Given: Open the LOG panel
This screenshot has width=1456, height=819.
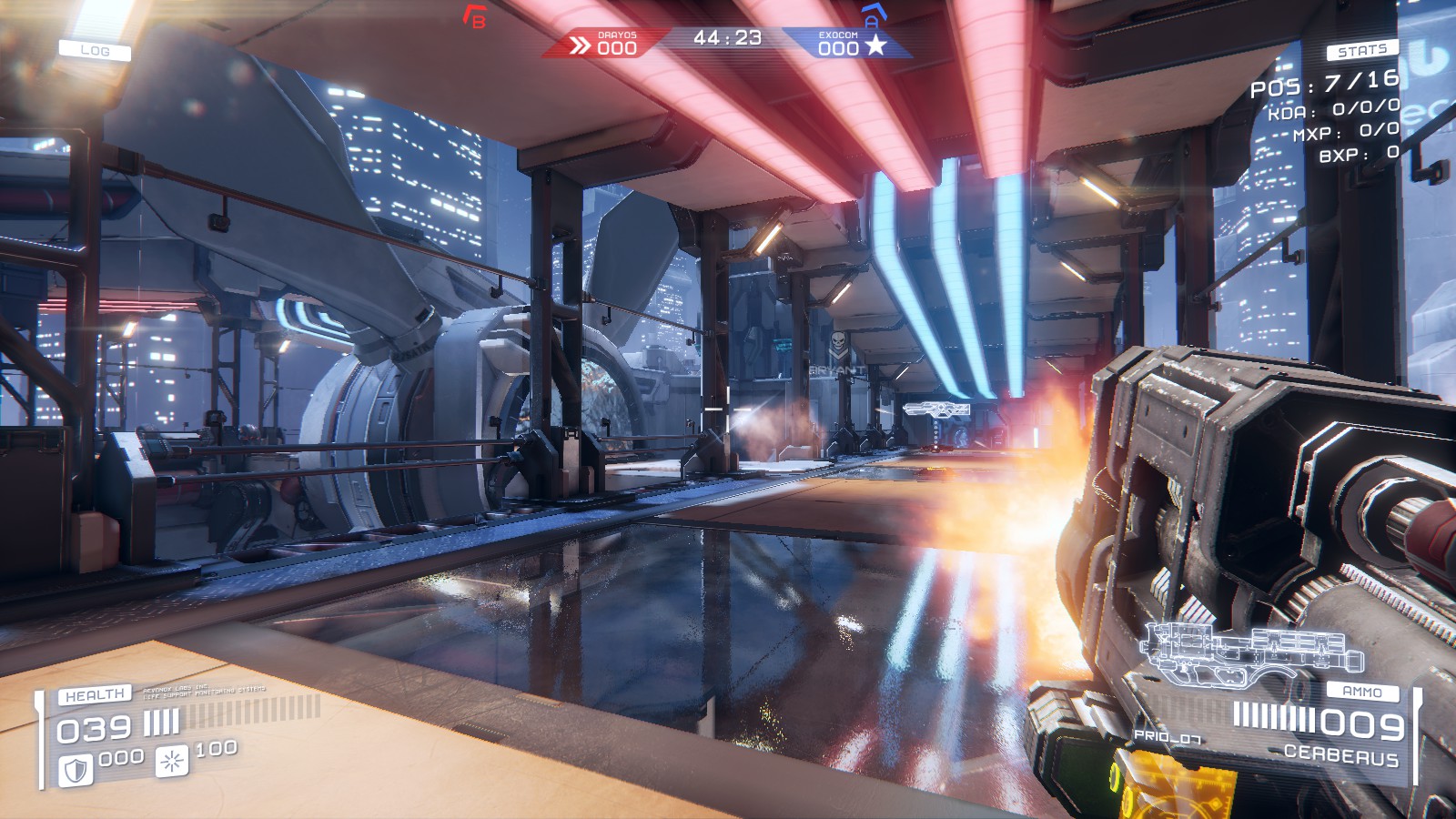Looking at the screenshot, I should [95, 51].
